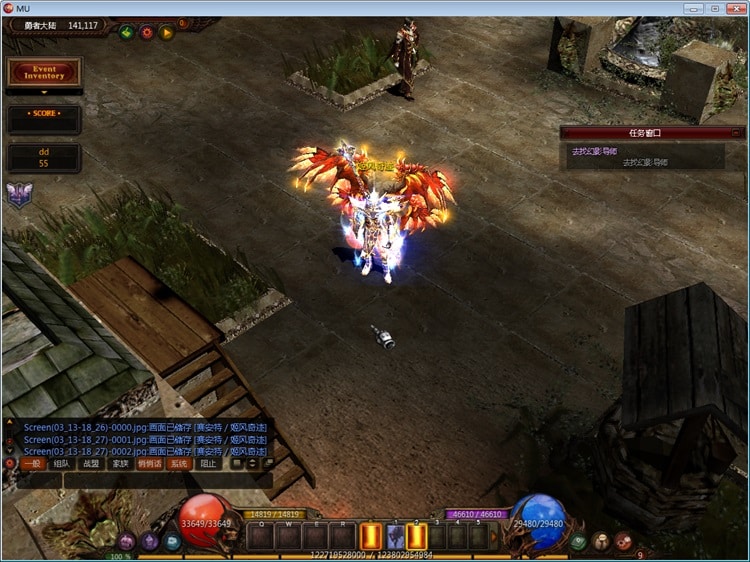Click the green round icon beside mana orb
Viewport: 750px width, 562px height.
(x=578, y=541)
